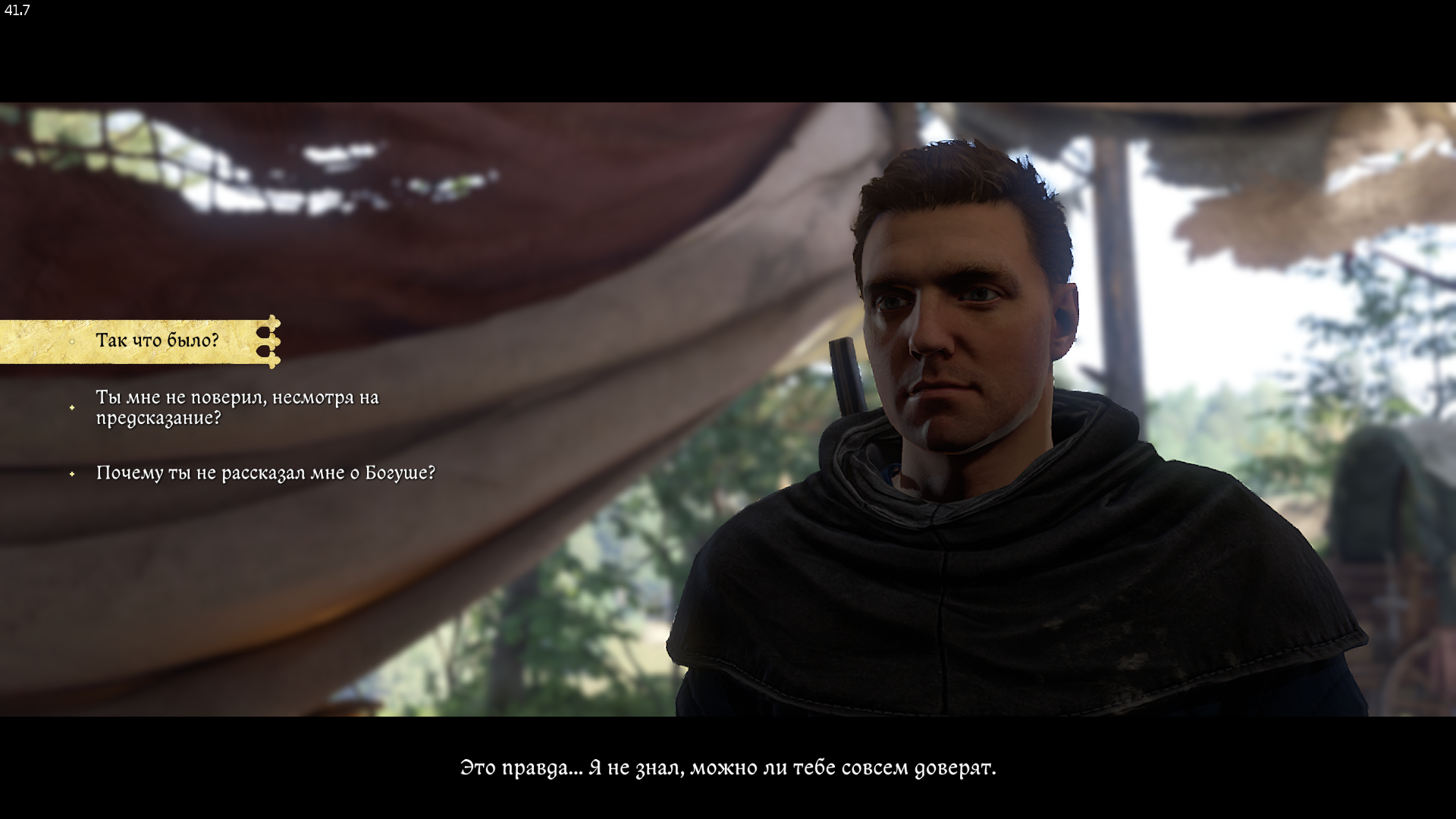Select the reply "Так что было?"

coord(157,340)
